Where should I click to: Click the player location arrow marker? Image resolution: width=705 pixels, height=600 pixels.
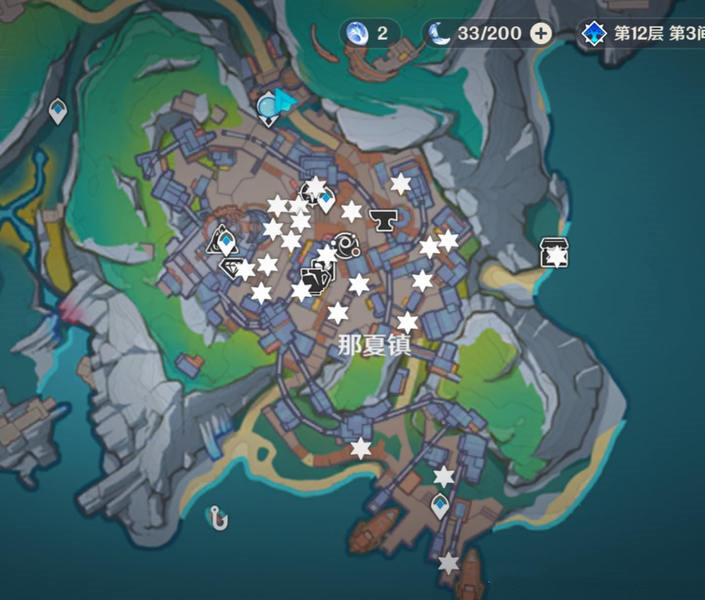[x=287, y=99]
